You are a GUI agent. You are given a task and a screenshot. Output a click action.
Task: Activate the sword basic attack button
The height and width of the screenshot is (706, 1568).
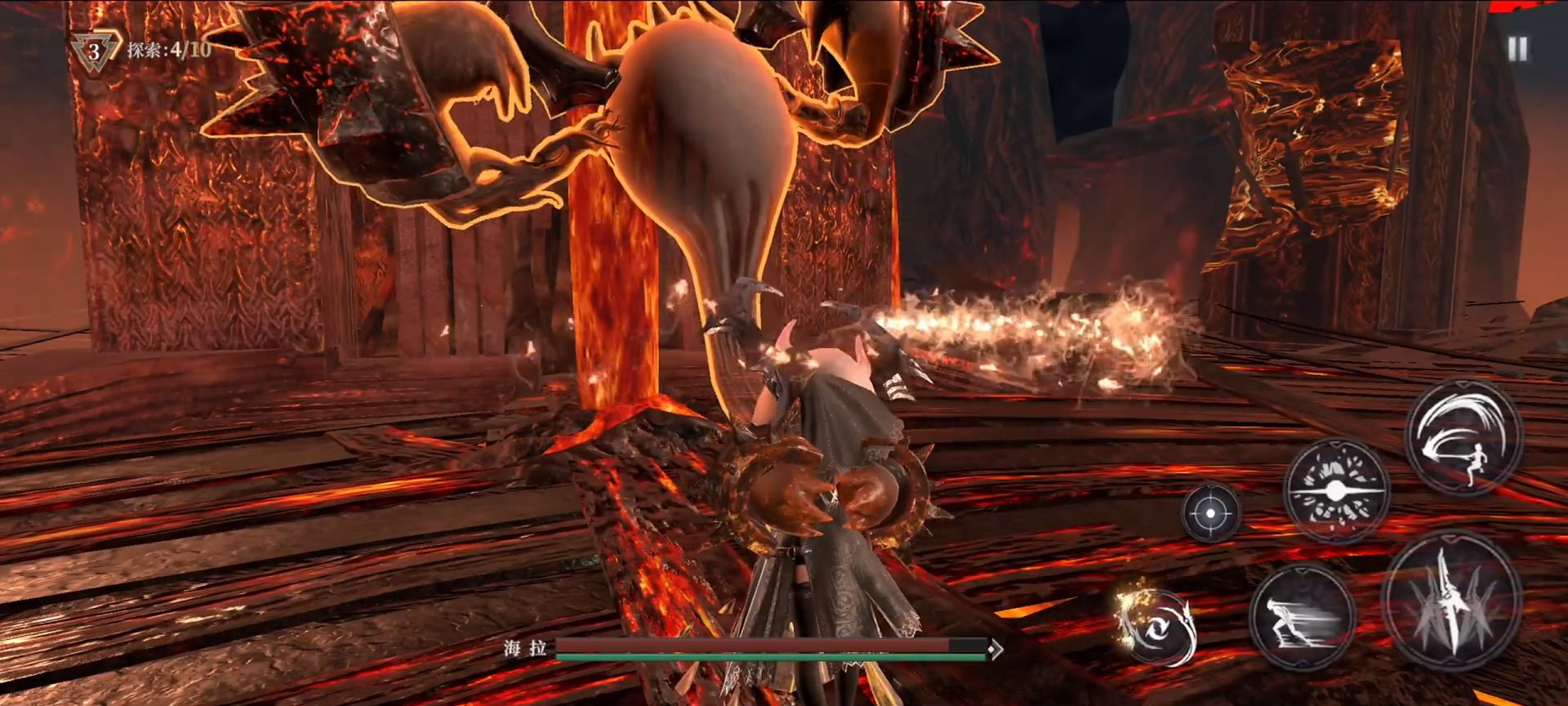point(1450,599)
